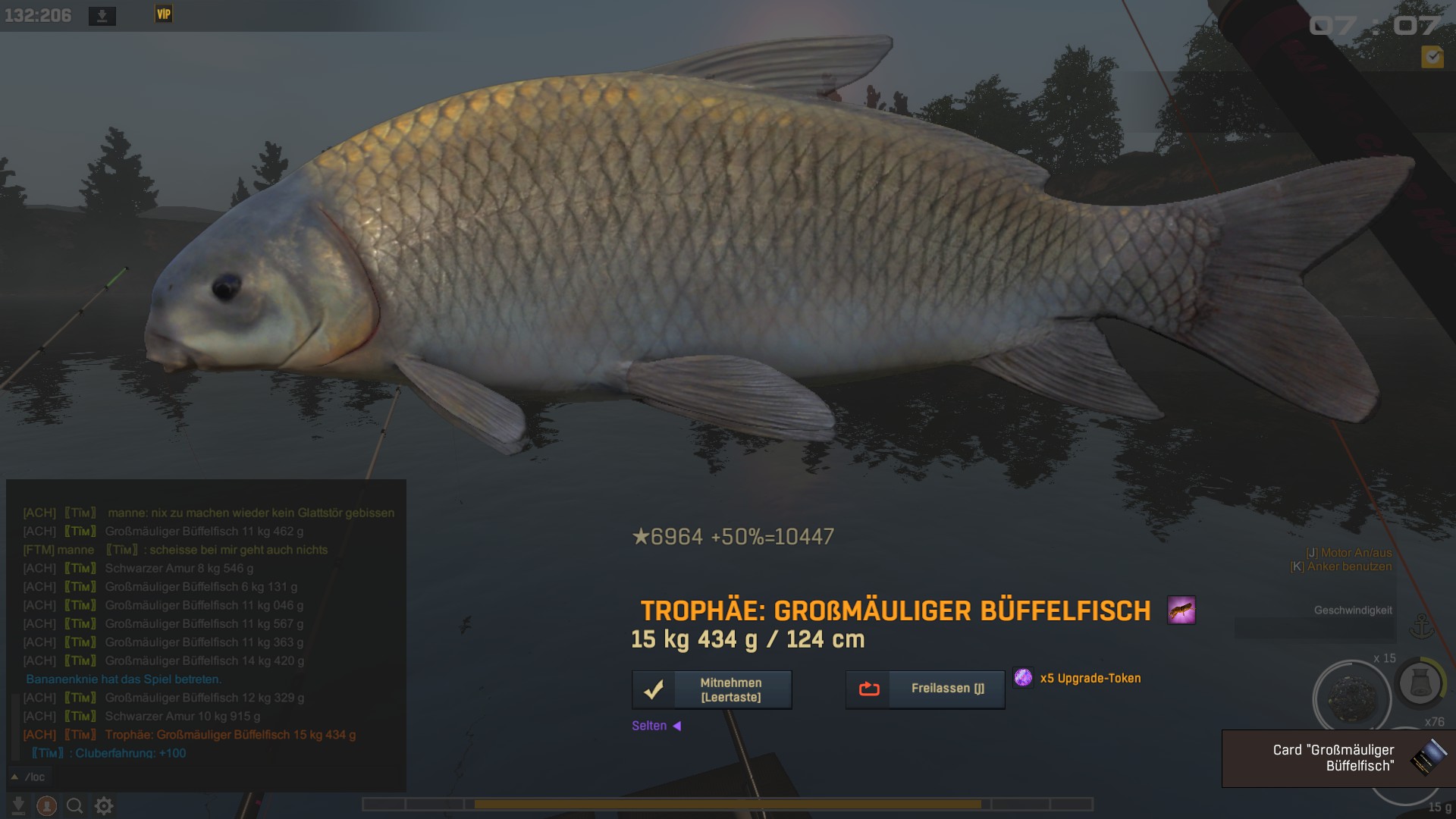The width and height of the screenshot is (1456, 819).
Task: Click the trophy catch message in chat
Action: tap(230, 735)
